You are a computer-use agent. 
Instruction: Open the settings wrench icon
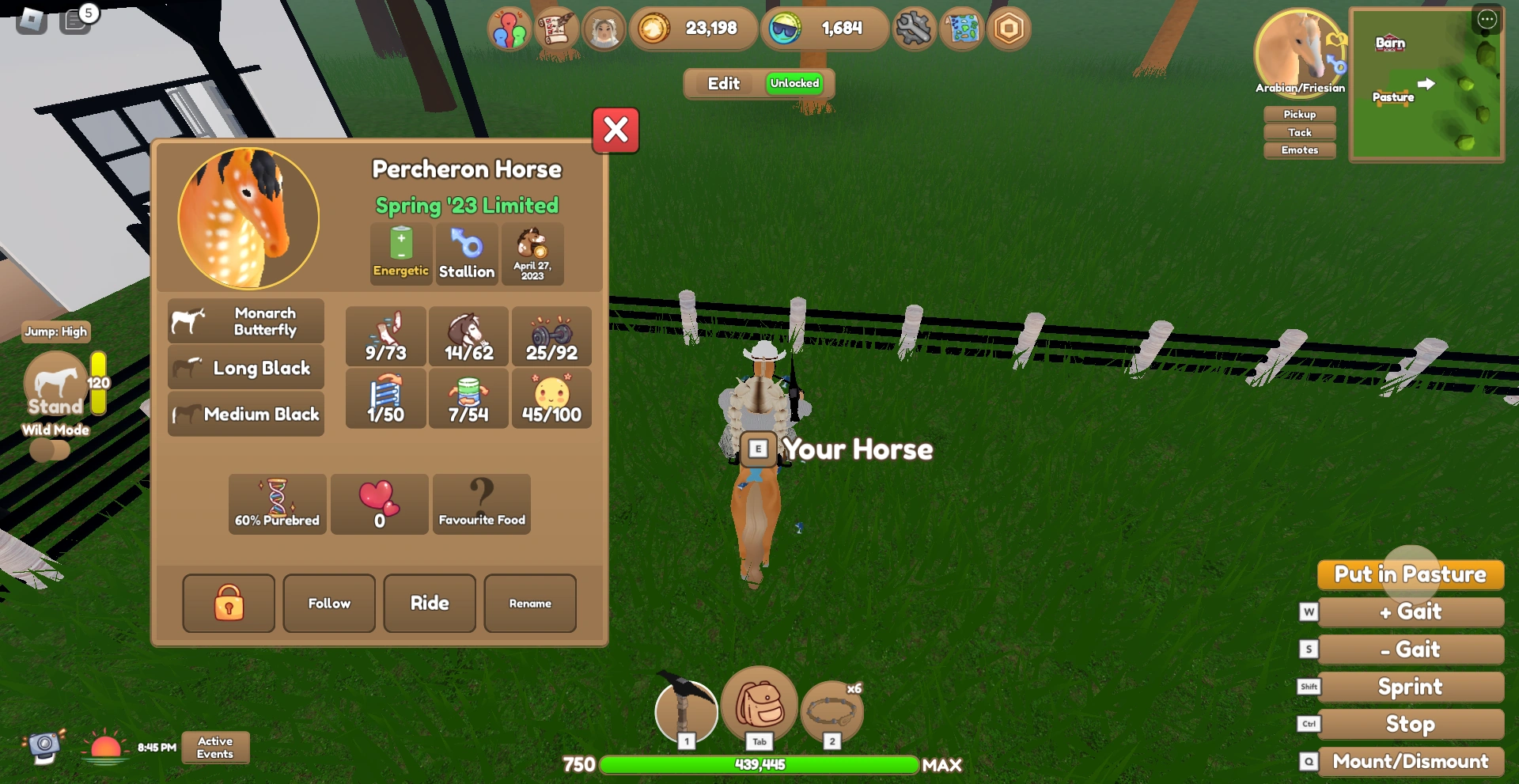click(914, 28)
